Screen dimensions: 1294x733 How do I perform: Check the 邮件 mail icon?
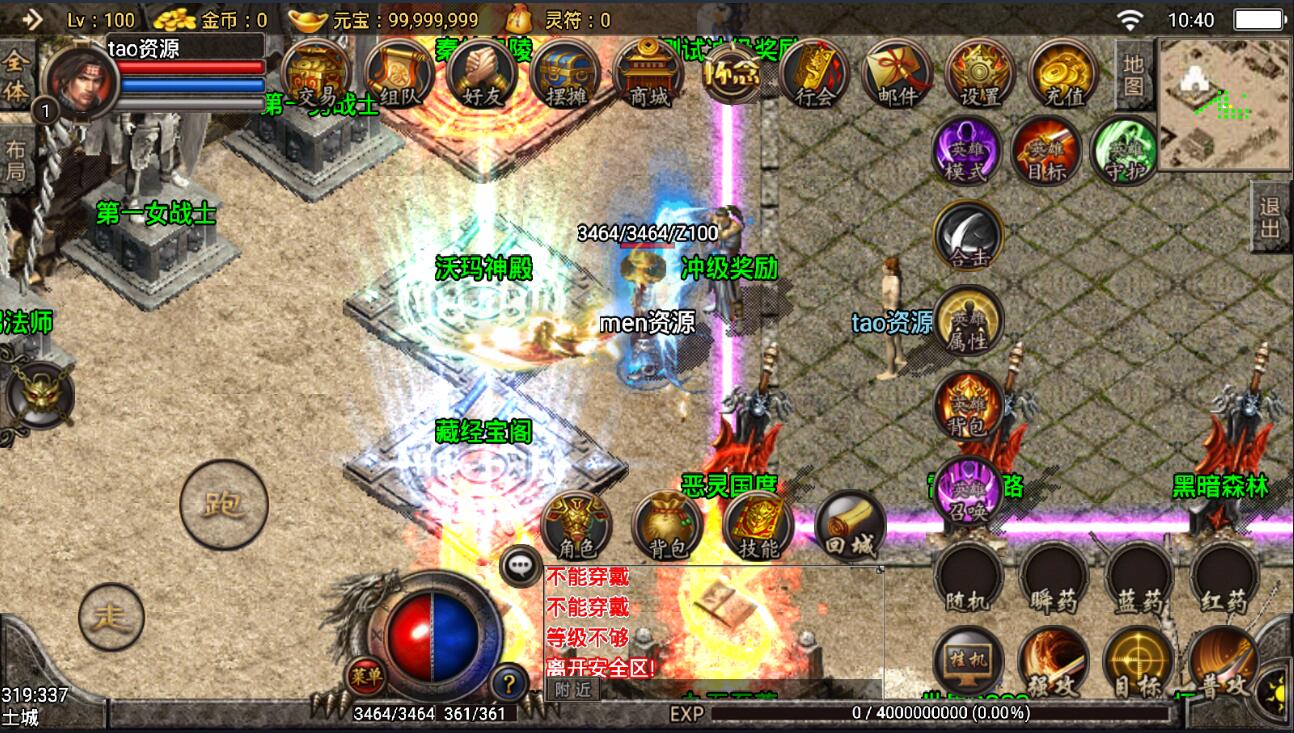(x=897, y=74)
